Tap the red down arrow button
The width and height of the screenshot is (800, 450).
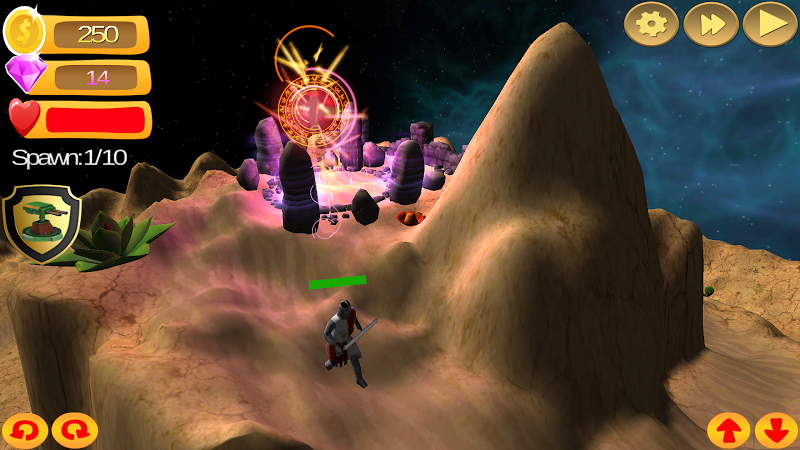pos(776,431)
